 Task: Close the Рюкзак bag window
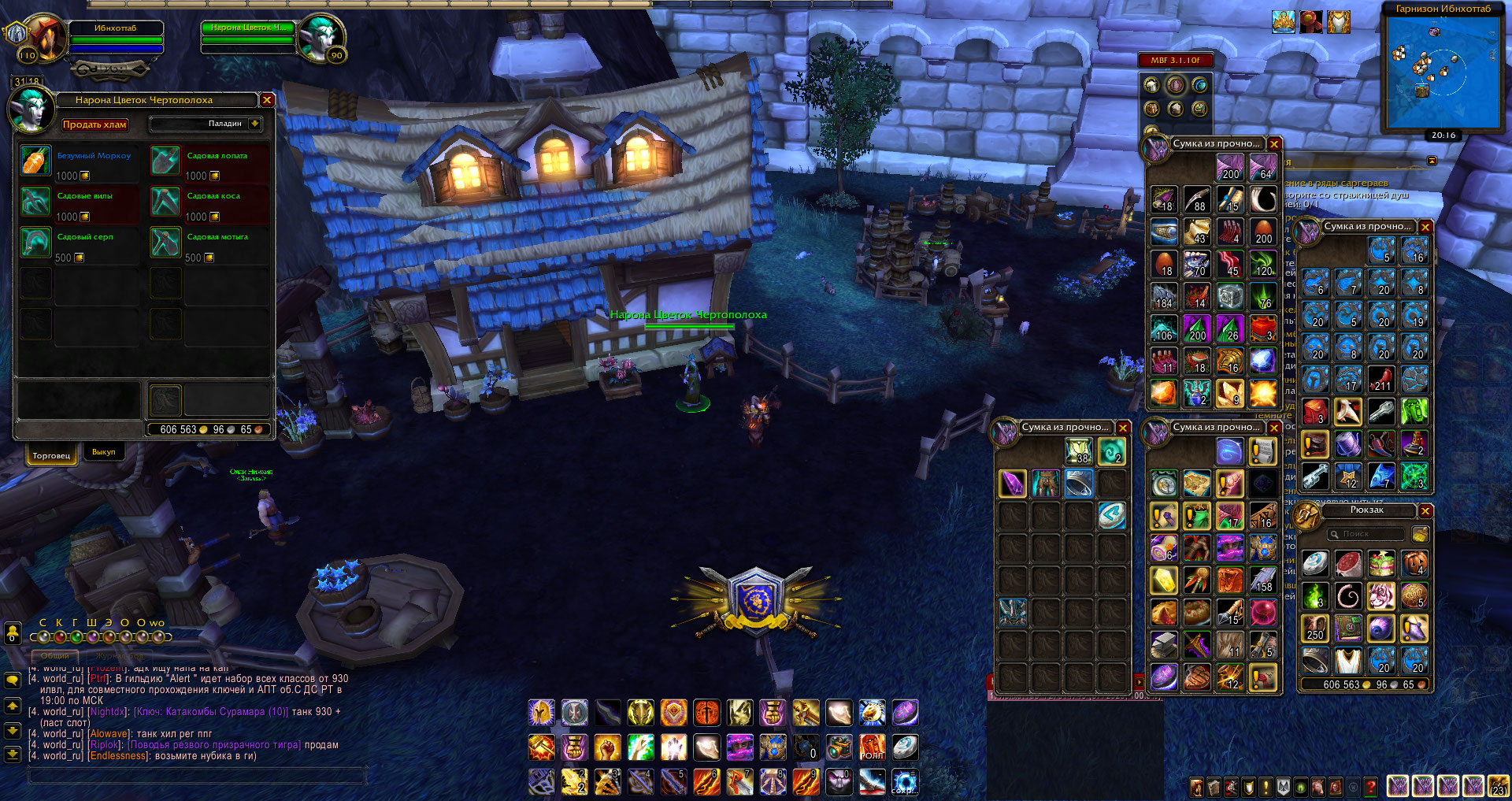1425,511
